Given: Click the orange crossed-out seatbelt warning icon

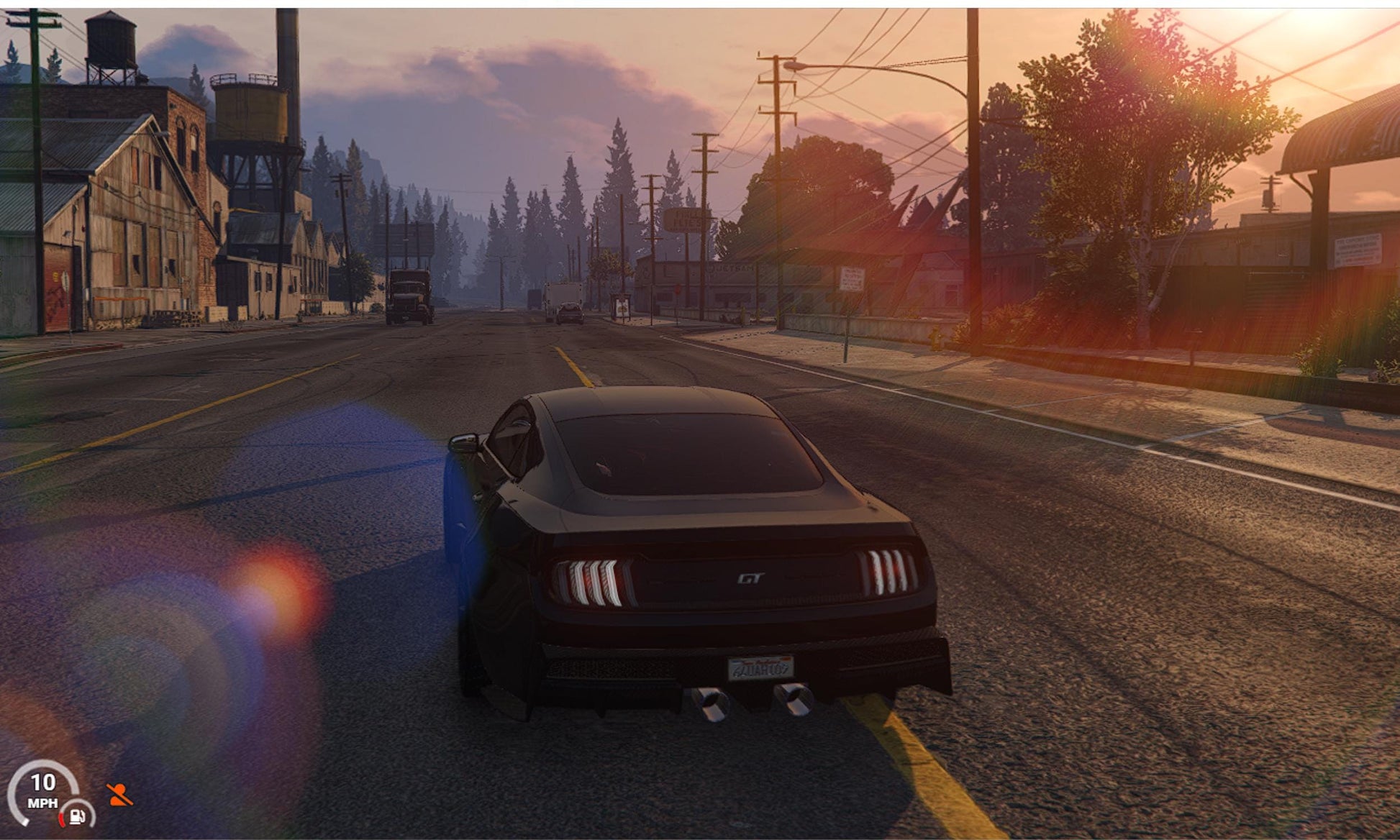Looking at the screenshot, I should coord(119,795).
